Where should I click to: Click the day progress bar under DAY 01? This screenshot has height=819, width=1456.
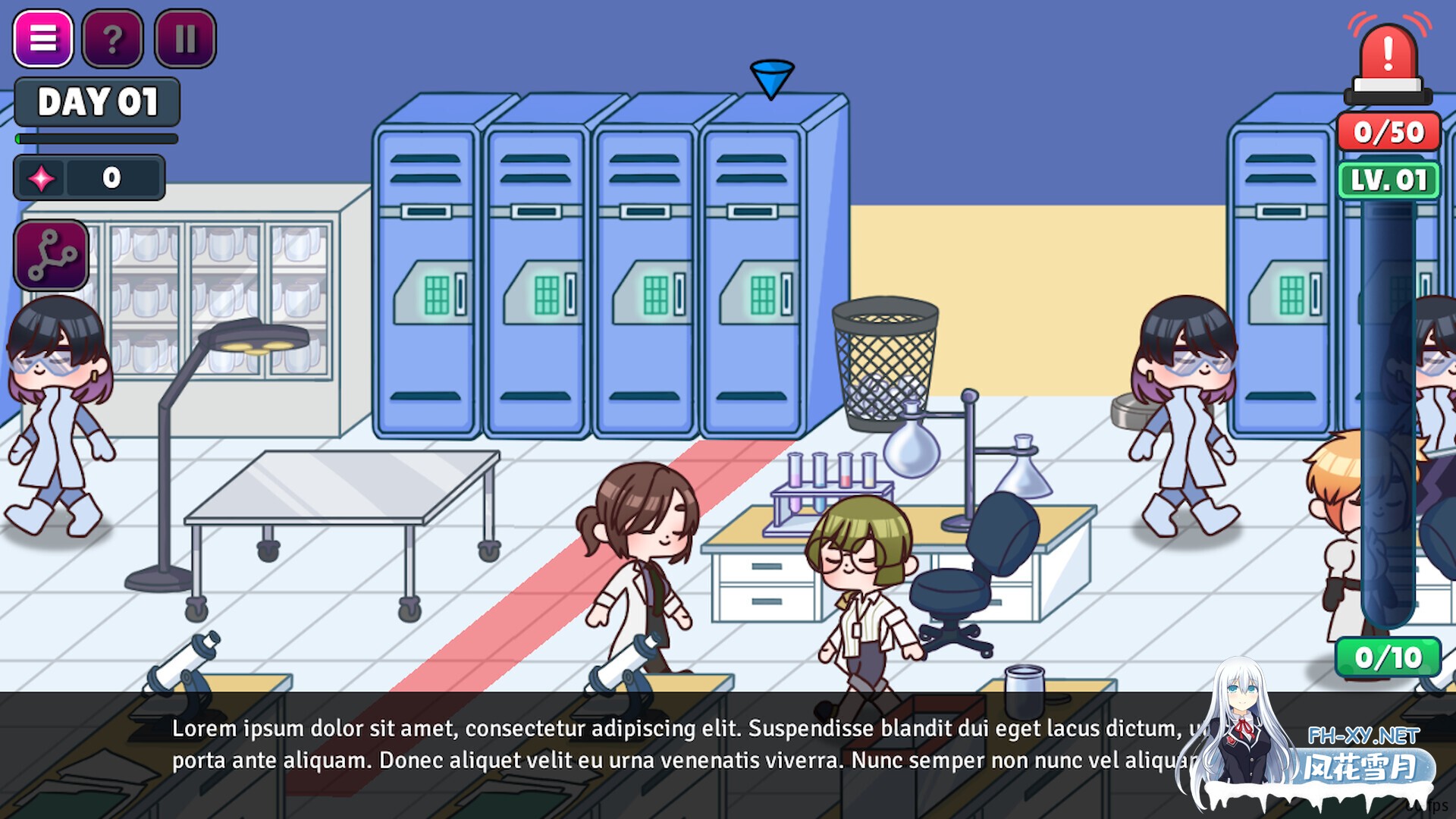pyautogui.click(x=96, y=139)
